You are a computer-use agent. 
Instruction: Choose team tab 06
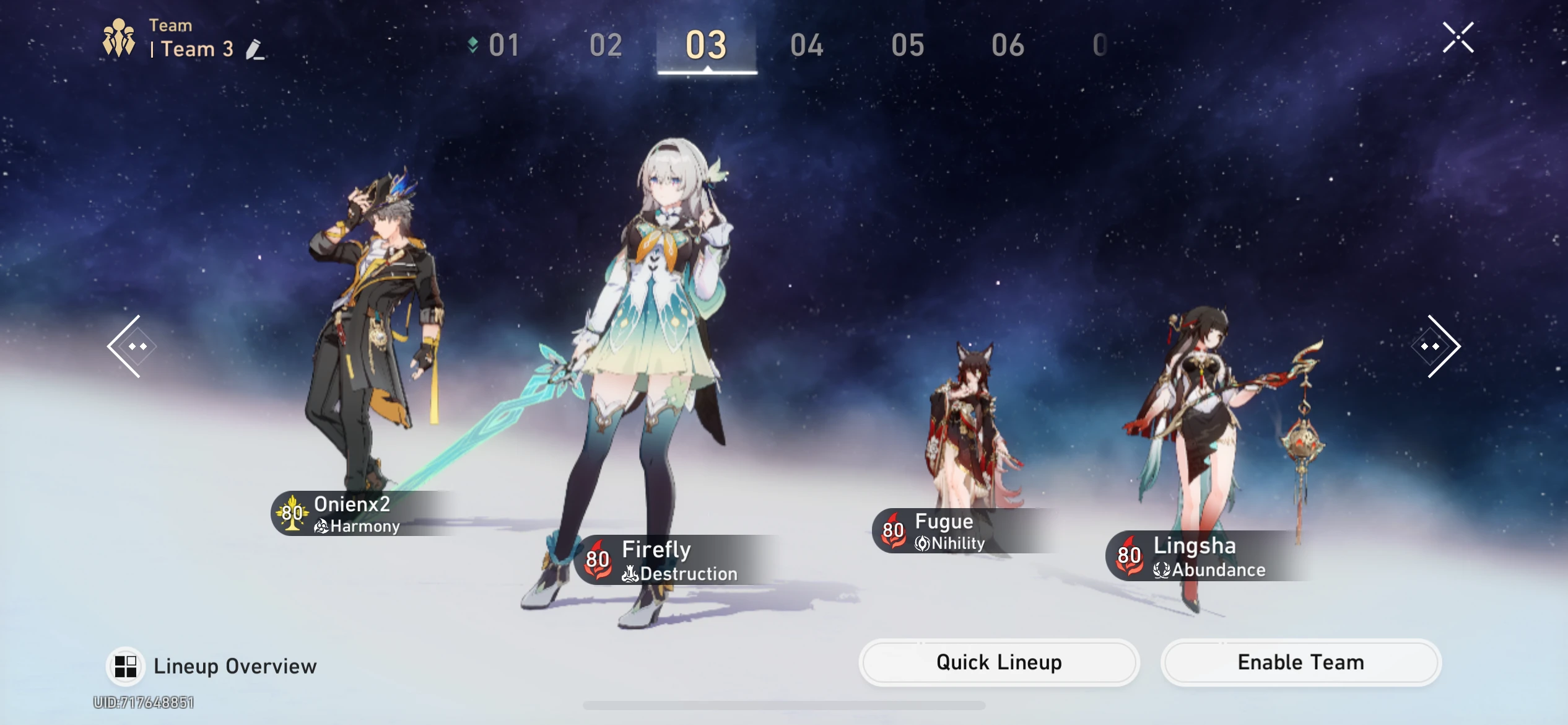1008,45
